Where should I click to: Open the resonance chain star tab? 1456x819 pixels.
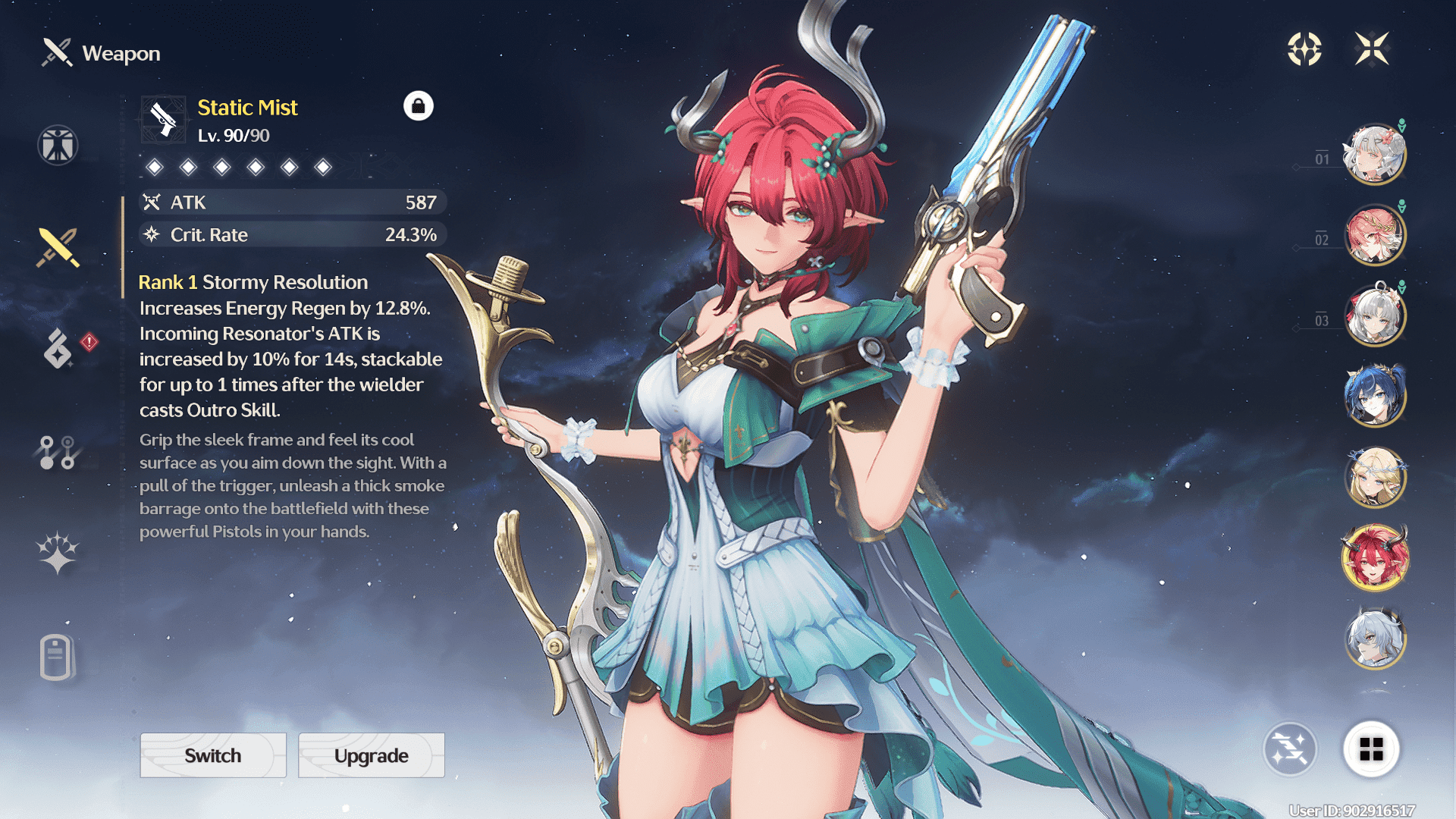[x=58, y=553]
